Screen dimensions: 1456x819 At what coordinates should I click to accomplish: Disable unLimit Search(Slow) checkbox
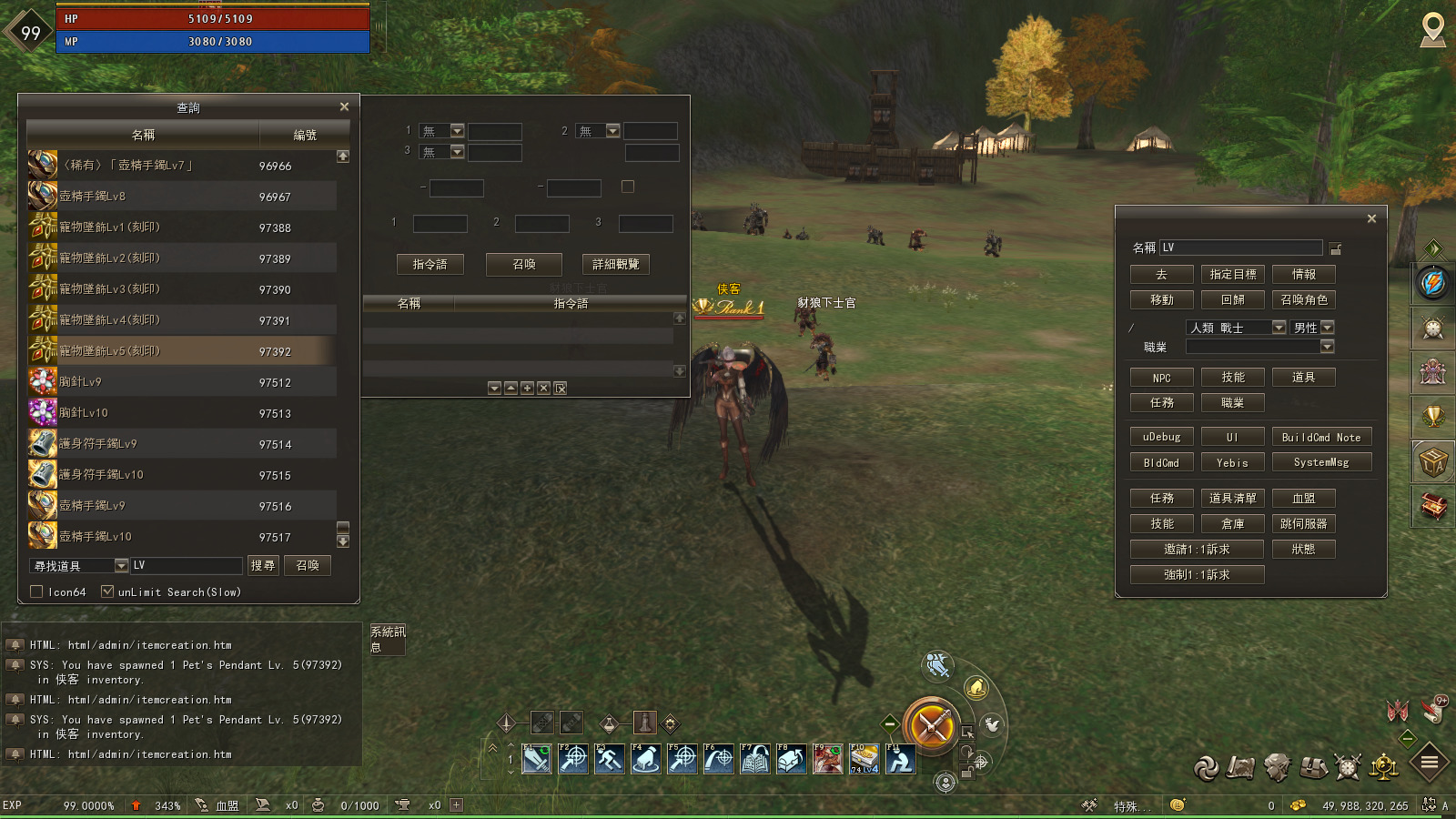point(107,591)
